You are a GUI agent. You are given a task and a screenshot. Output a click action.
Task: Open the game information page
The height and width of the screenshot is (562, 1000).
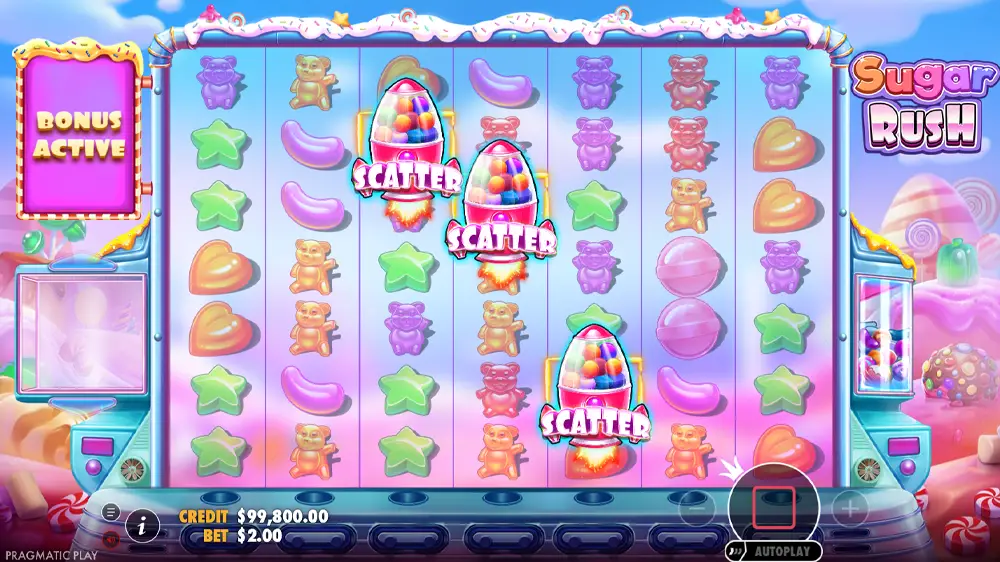coord(142,524)
